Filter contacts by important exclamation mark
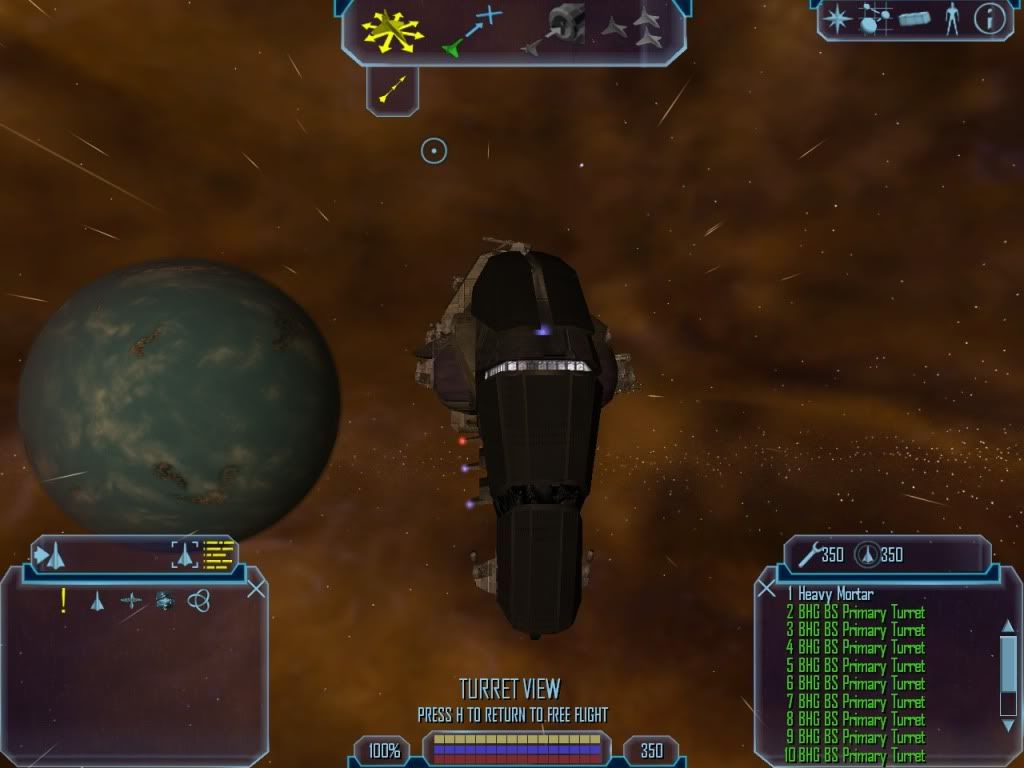 pyautogui.click(x=64, y=601)
